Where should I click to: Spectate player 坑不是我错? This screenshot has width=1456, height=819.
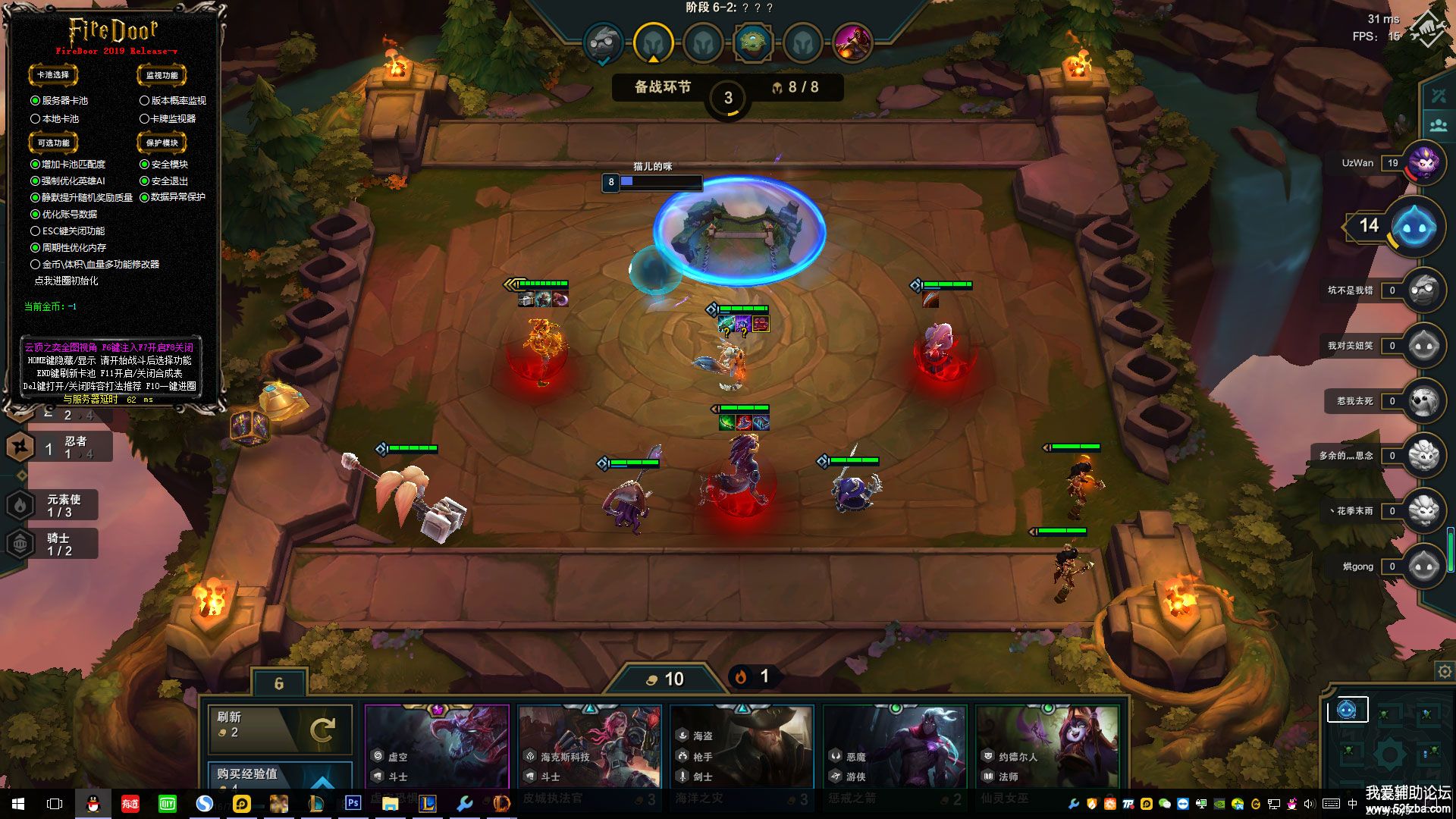pyautogui.click(x=1424, y=290)
